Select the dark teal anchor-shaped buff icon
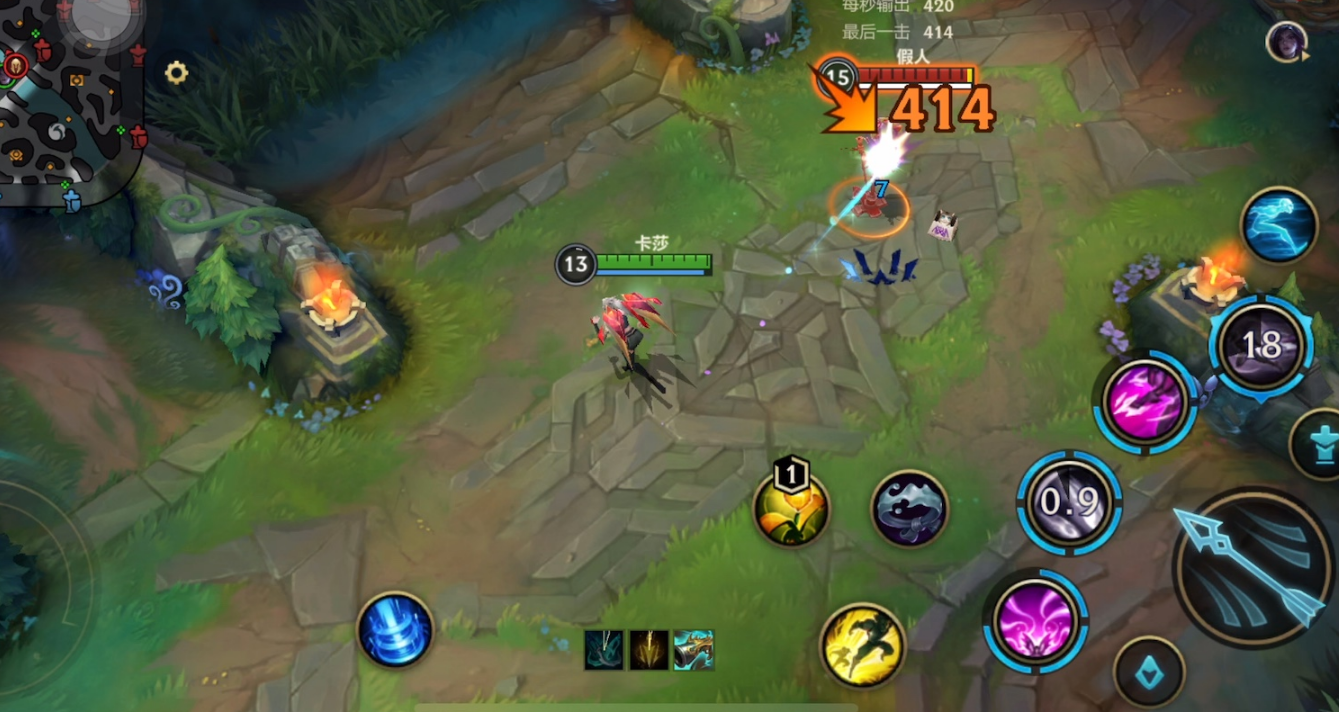Screen dimensions: 1339x712 point(604,650)
